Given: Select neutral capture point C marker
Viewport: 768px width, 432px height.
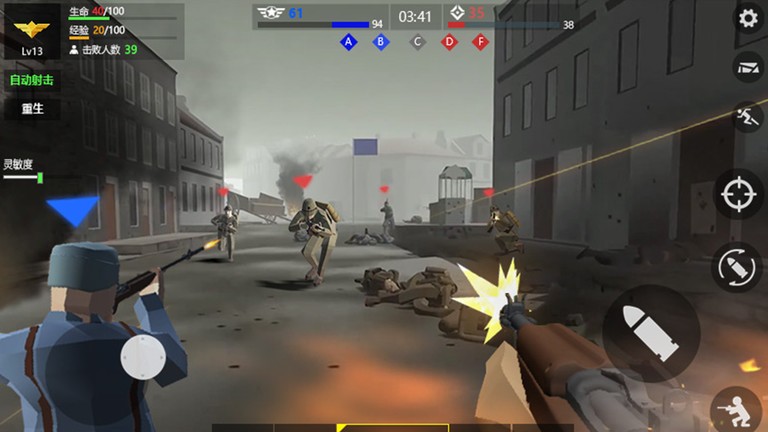Looking at the screenshot, I should [x=417, y=42].
